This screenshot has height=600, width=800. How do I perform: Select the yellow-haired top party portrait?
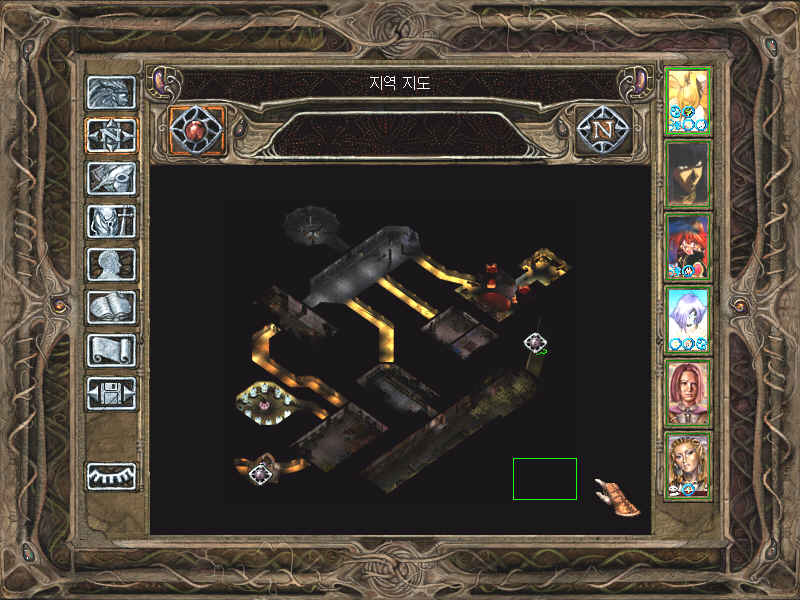[688, 101]
